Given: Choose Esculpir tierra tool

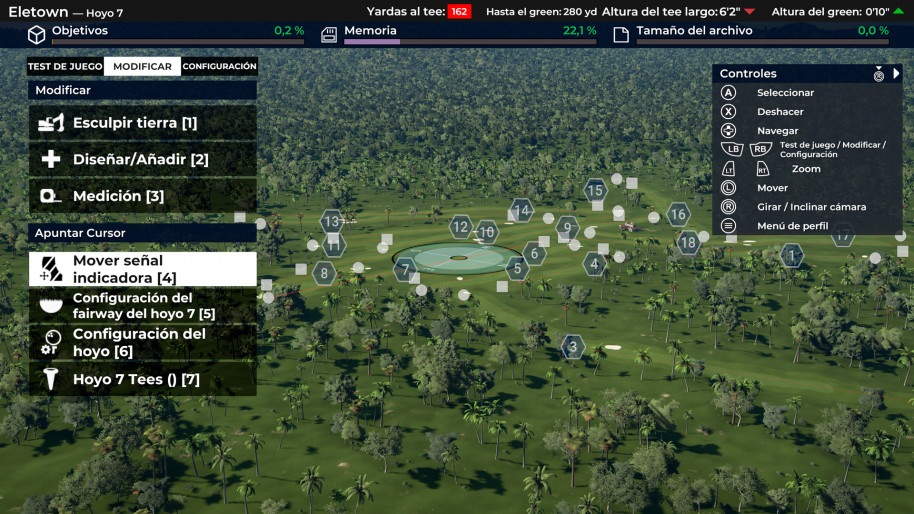Looking at the screenshot, I should 142,123.
